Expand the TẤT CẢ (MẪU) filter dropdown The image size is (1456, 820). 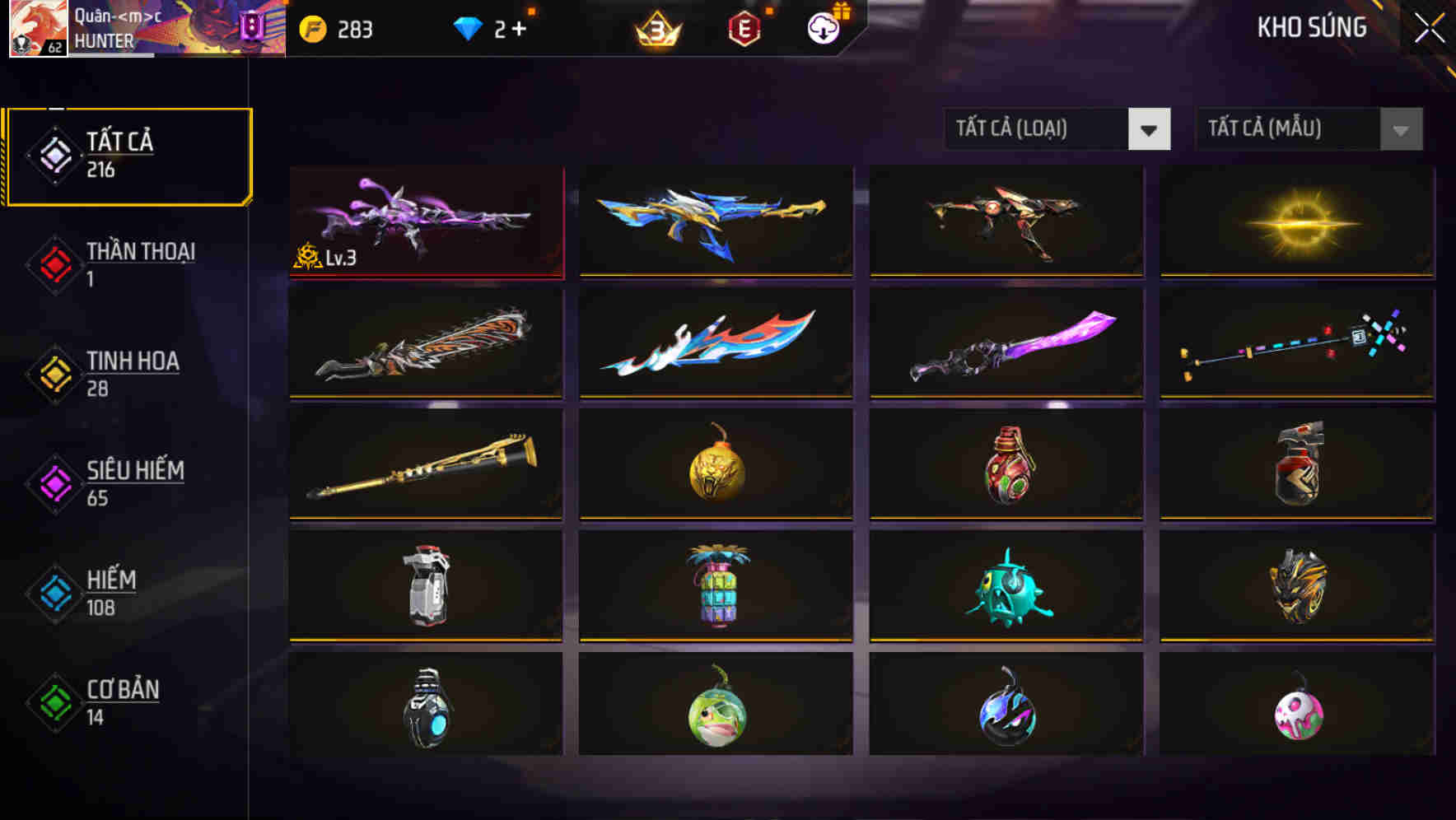click(1308, 129)
